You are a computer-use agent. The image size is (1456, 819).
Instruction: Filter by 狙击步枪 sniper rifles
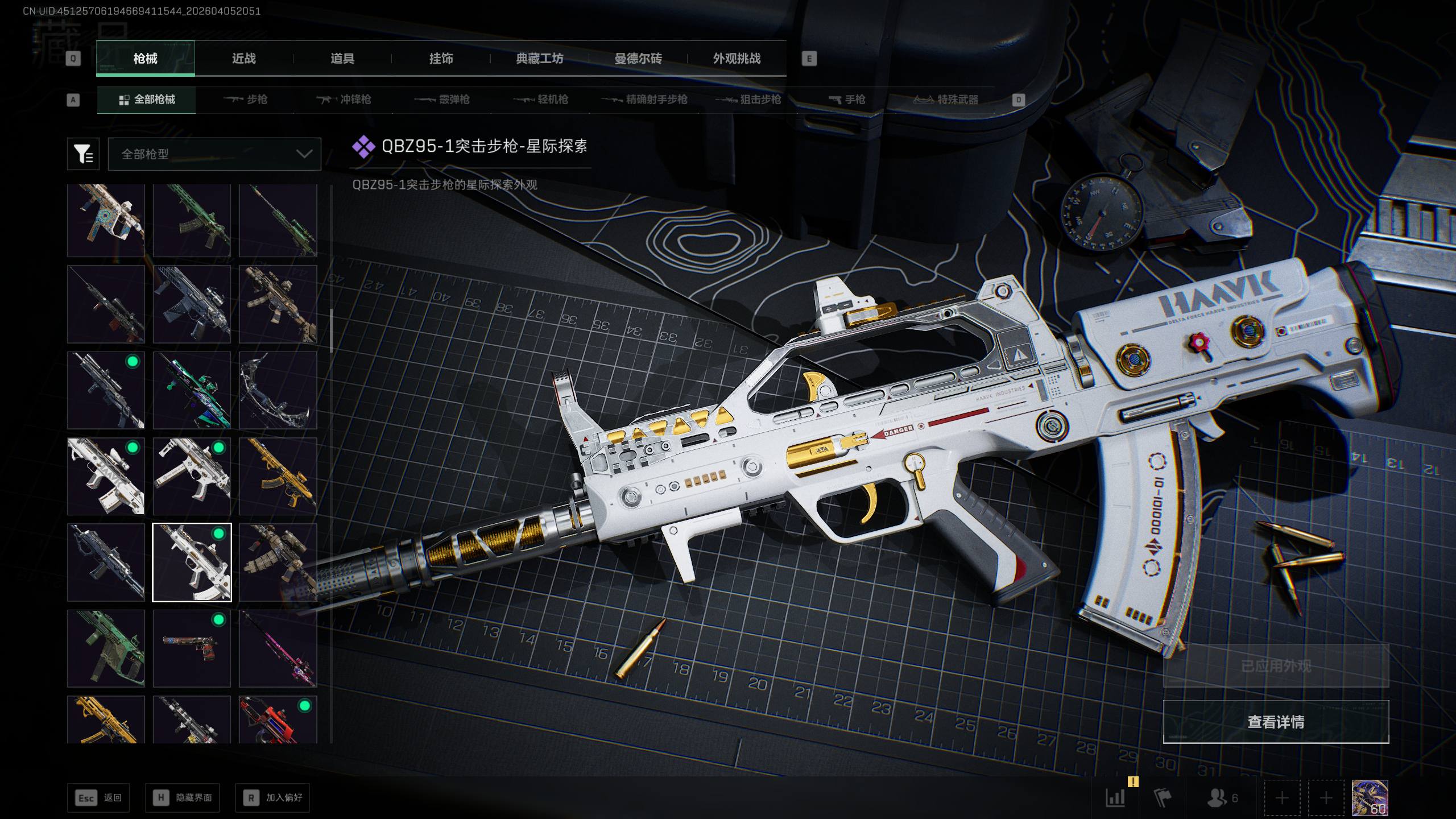click(748, 100)
